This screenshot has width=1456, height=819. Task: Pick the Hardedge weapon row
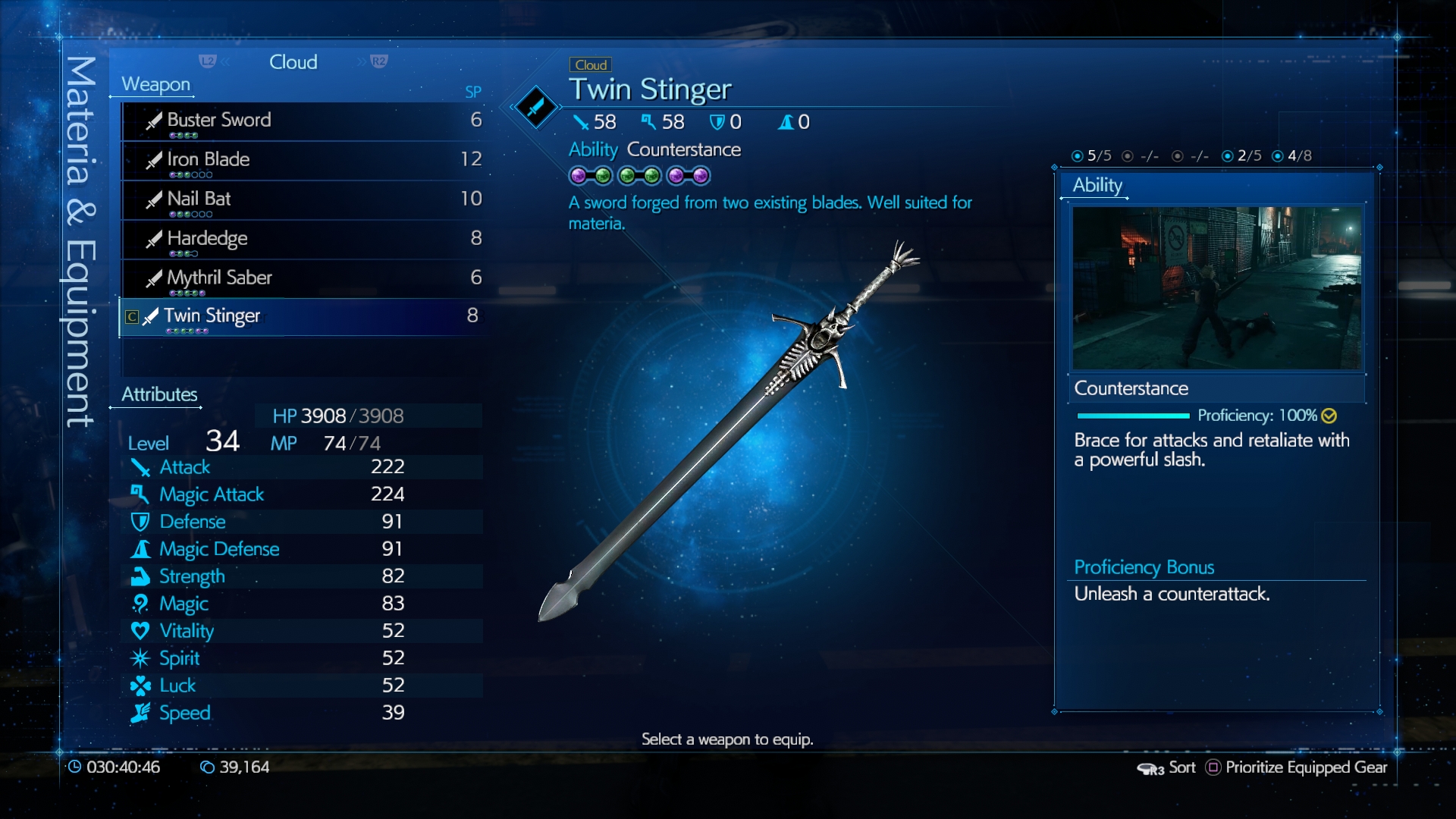[x=303, y=239]
